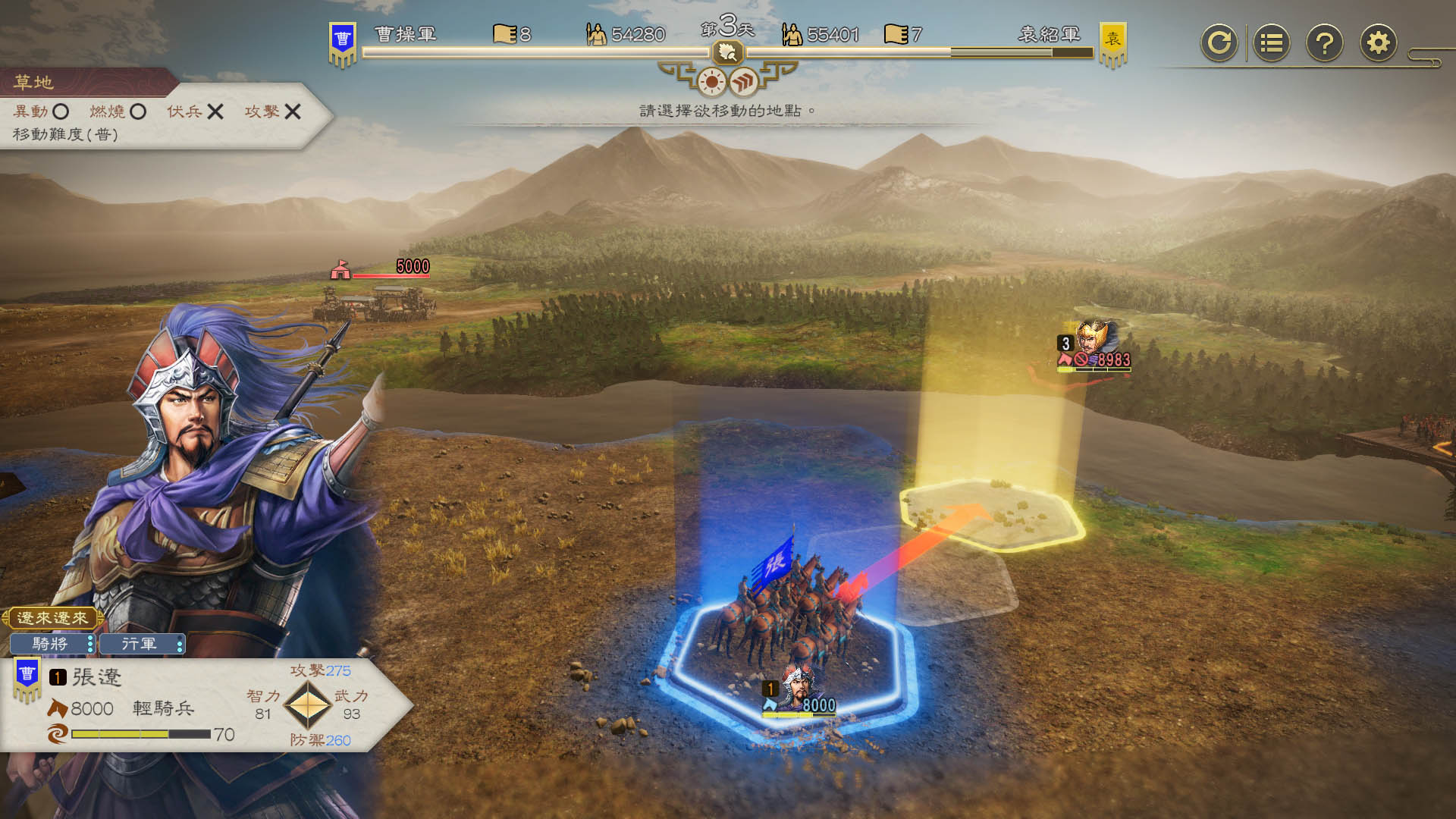Click the 遼來遼來 tactic label
The width and height of the screenshot is (1456, 819).
52,618
